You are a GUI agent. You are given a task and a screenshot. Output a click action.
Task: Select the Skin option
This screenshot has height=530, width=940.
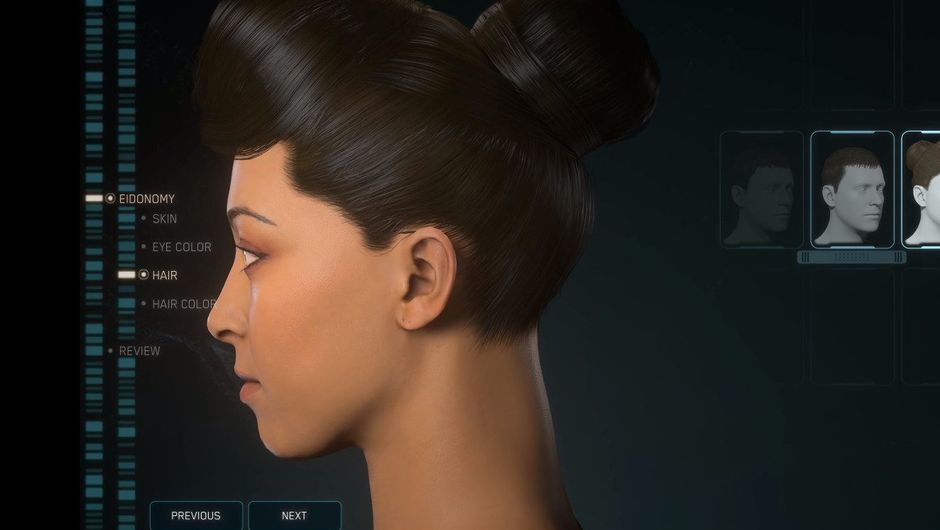coord(164,218)
